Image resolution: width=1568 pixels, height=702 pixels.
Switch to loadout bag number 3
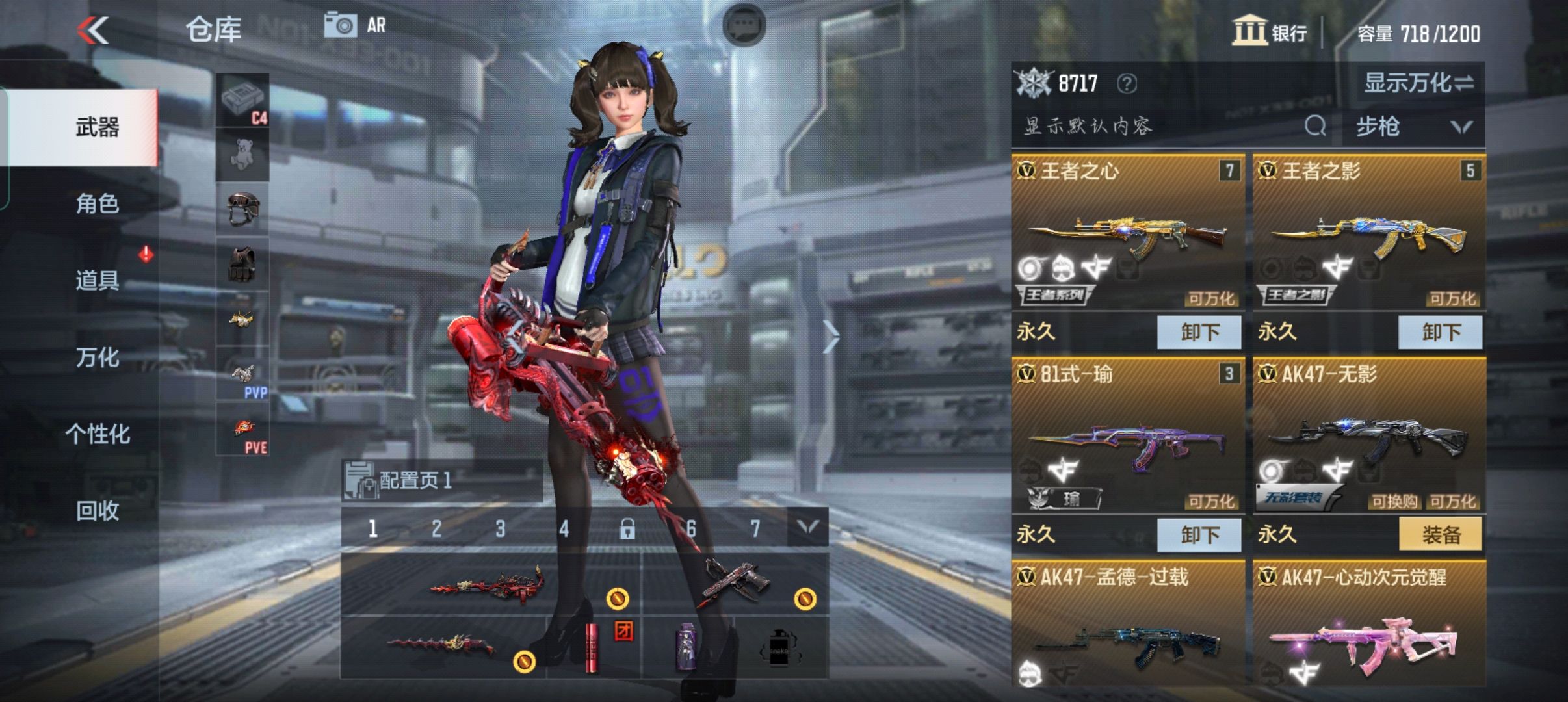point(500,528)
